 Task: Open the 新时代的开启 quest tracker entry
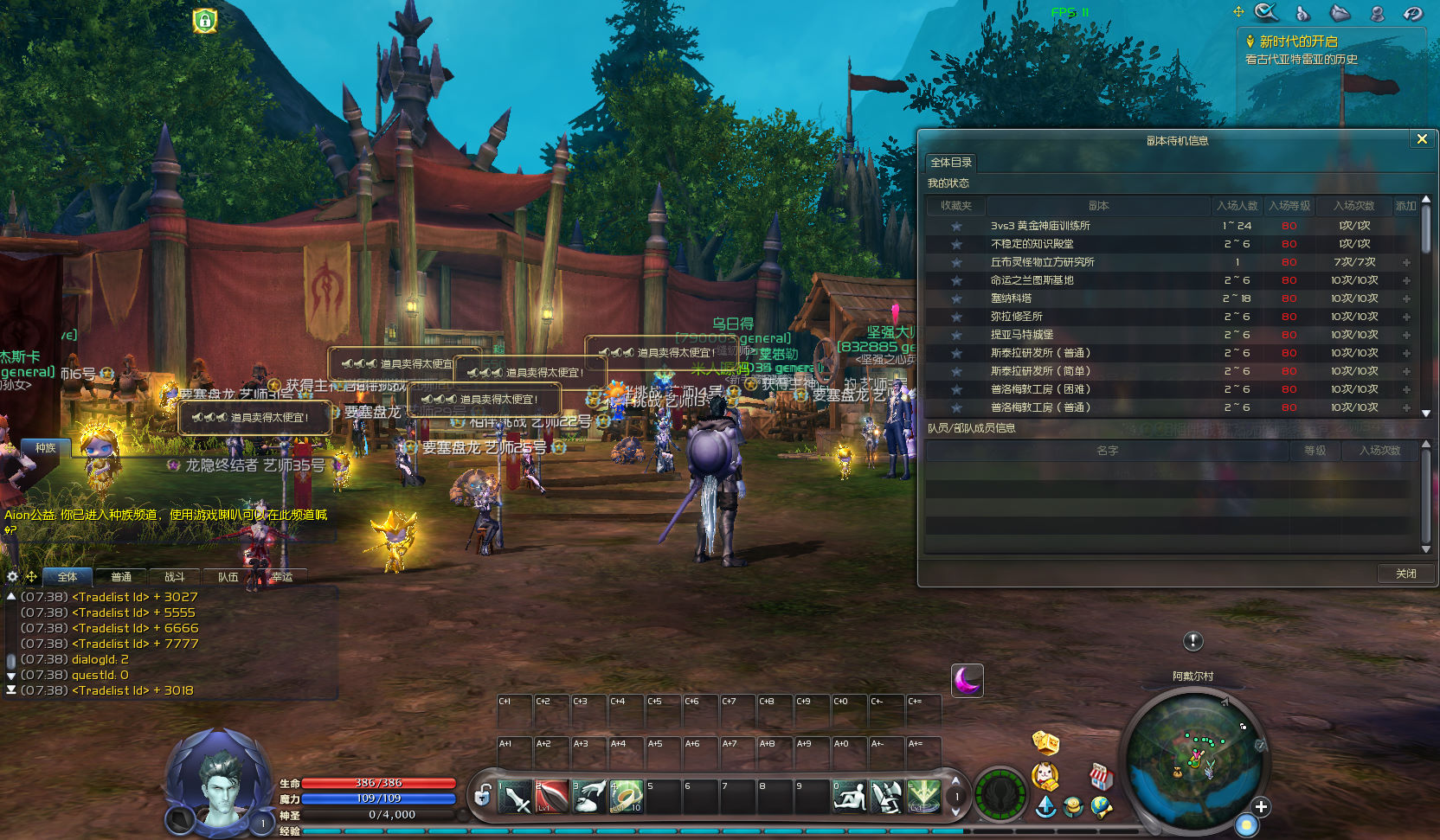[x=1298, y=42]
